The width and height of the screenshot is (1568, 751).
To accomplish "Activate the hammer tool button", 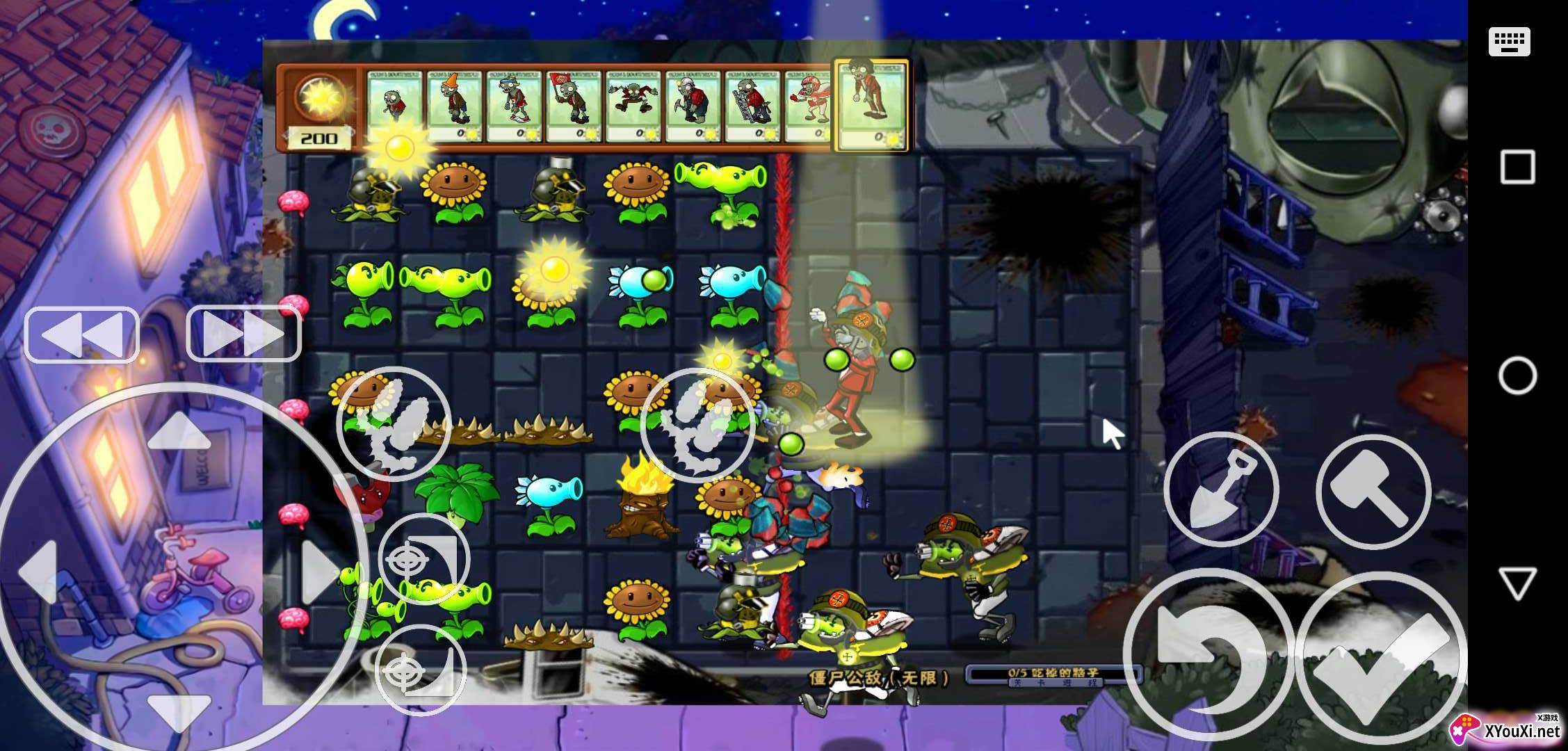I will tap(1373, 491).
